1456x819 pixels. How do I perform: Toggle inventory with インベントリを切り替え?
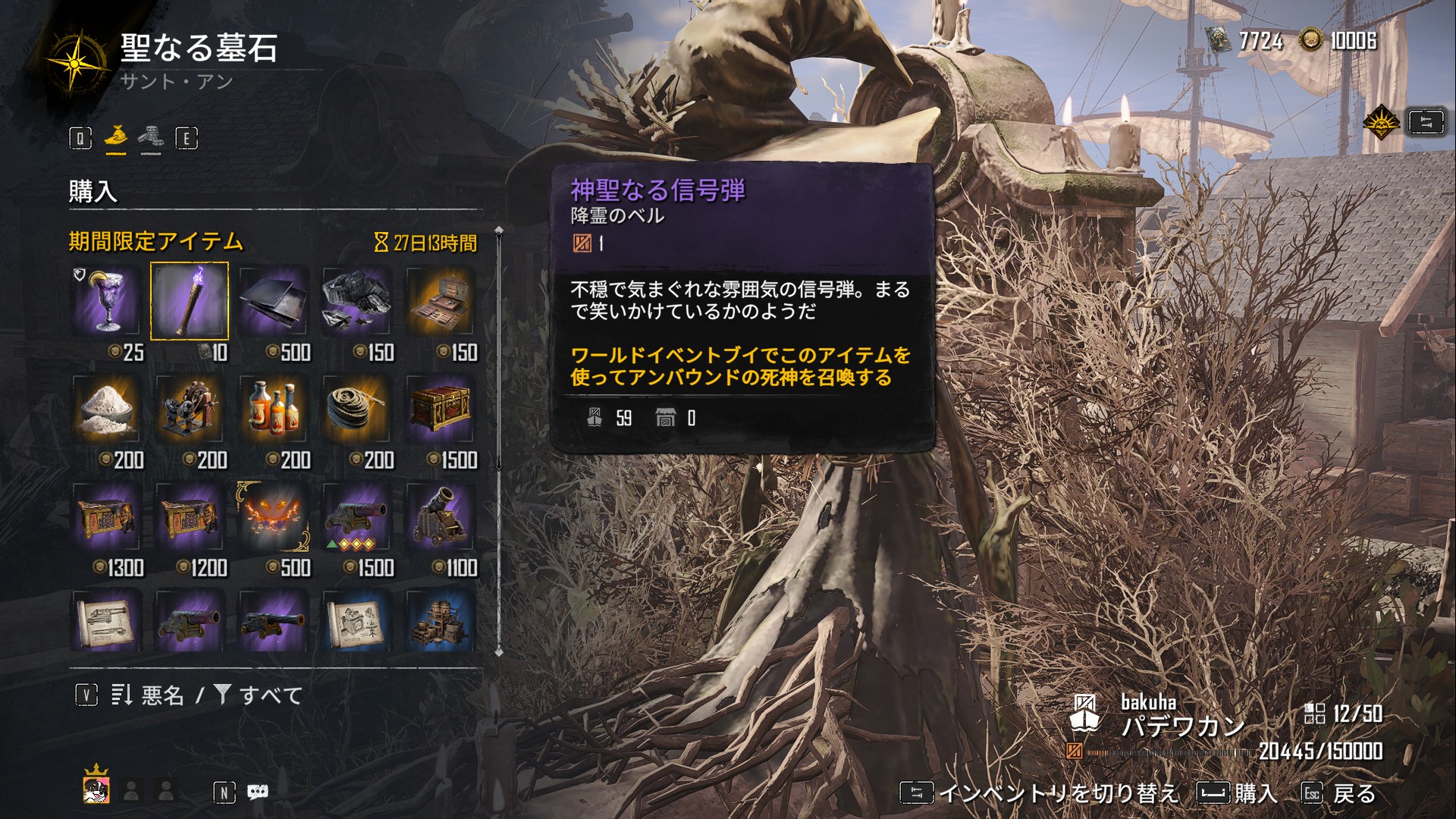(1039, 793)
